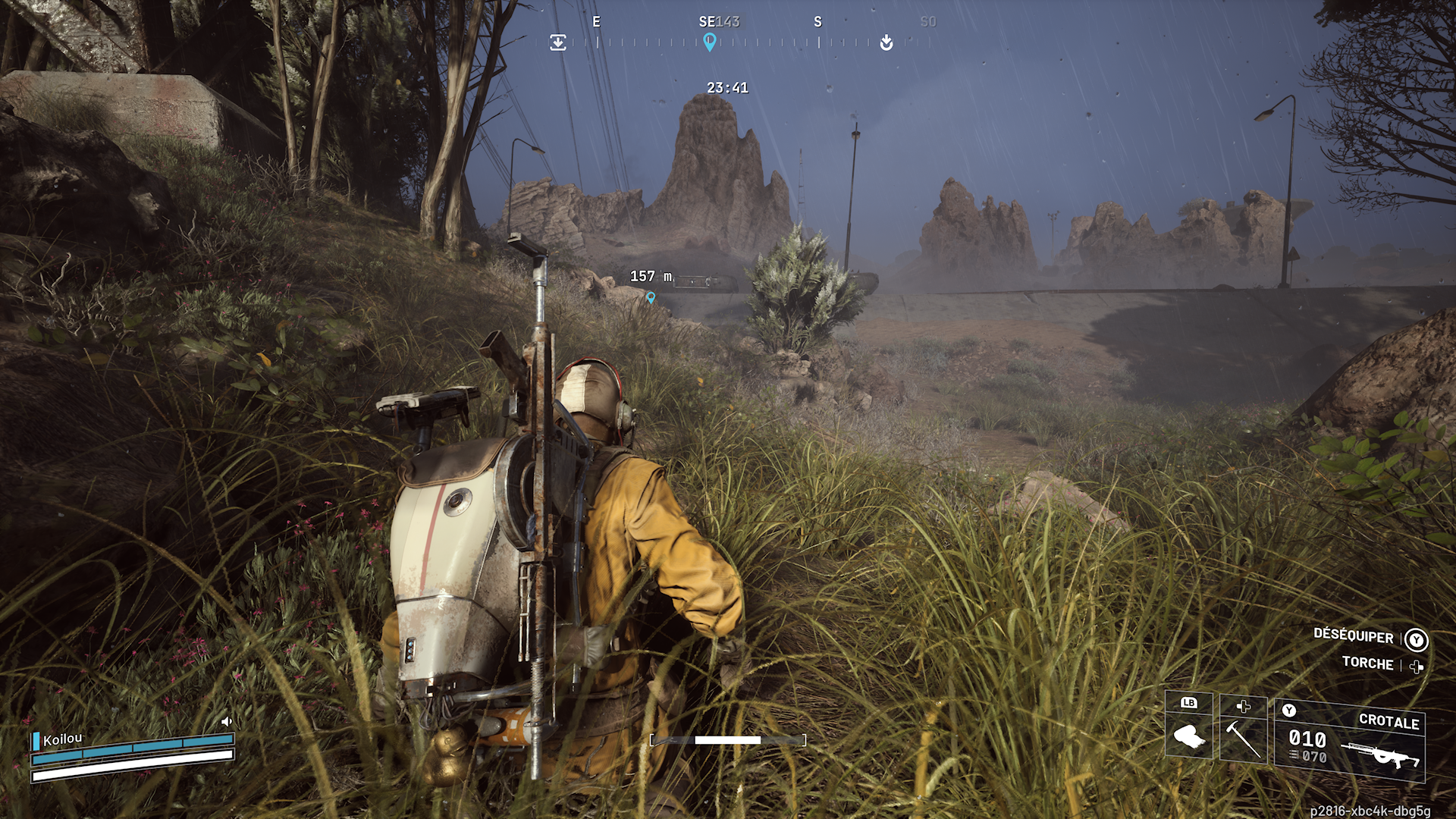This screenshot has width=1456, height=819.
Task: Click the speaker icon above Koilou's bars
Action: click(226, 721)
